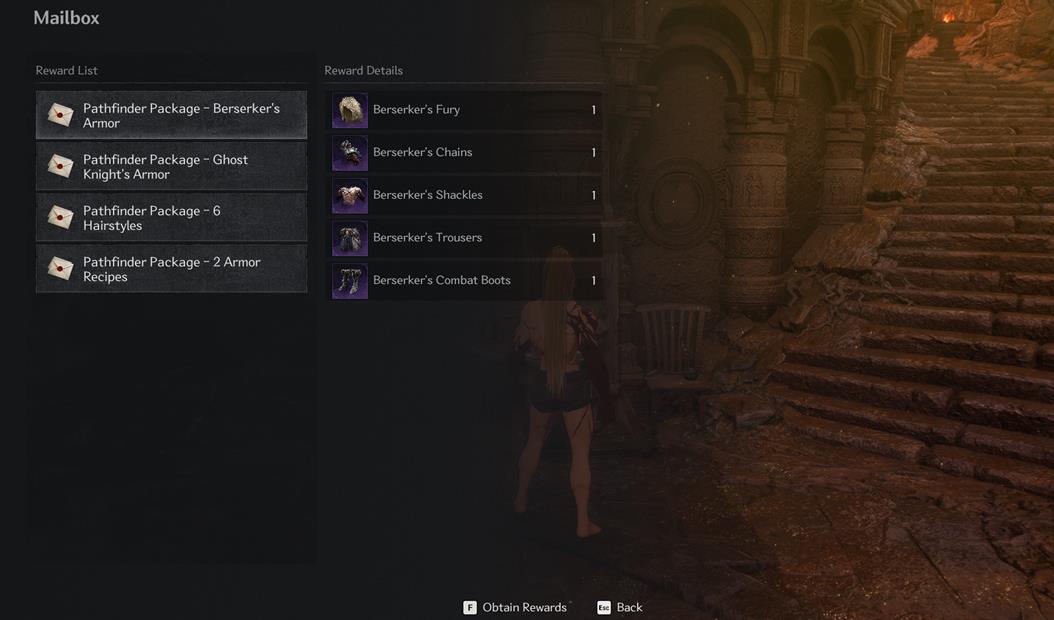Viewport: 1054px width, 620px height.
Task: Open Pathfinder Package – Ghost Knight's Armor
Action: click(x=171, y=166)
